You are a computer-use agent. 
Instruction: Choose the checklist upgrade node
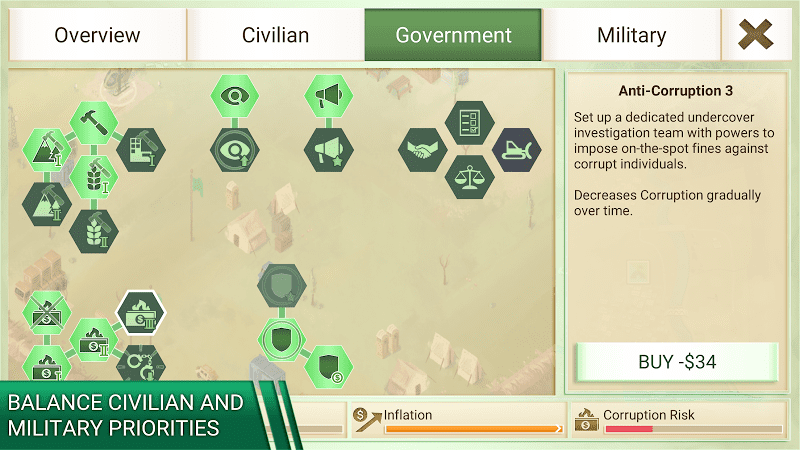469,123
